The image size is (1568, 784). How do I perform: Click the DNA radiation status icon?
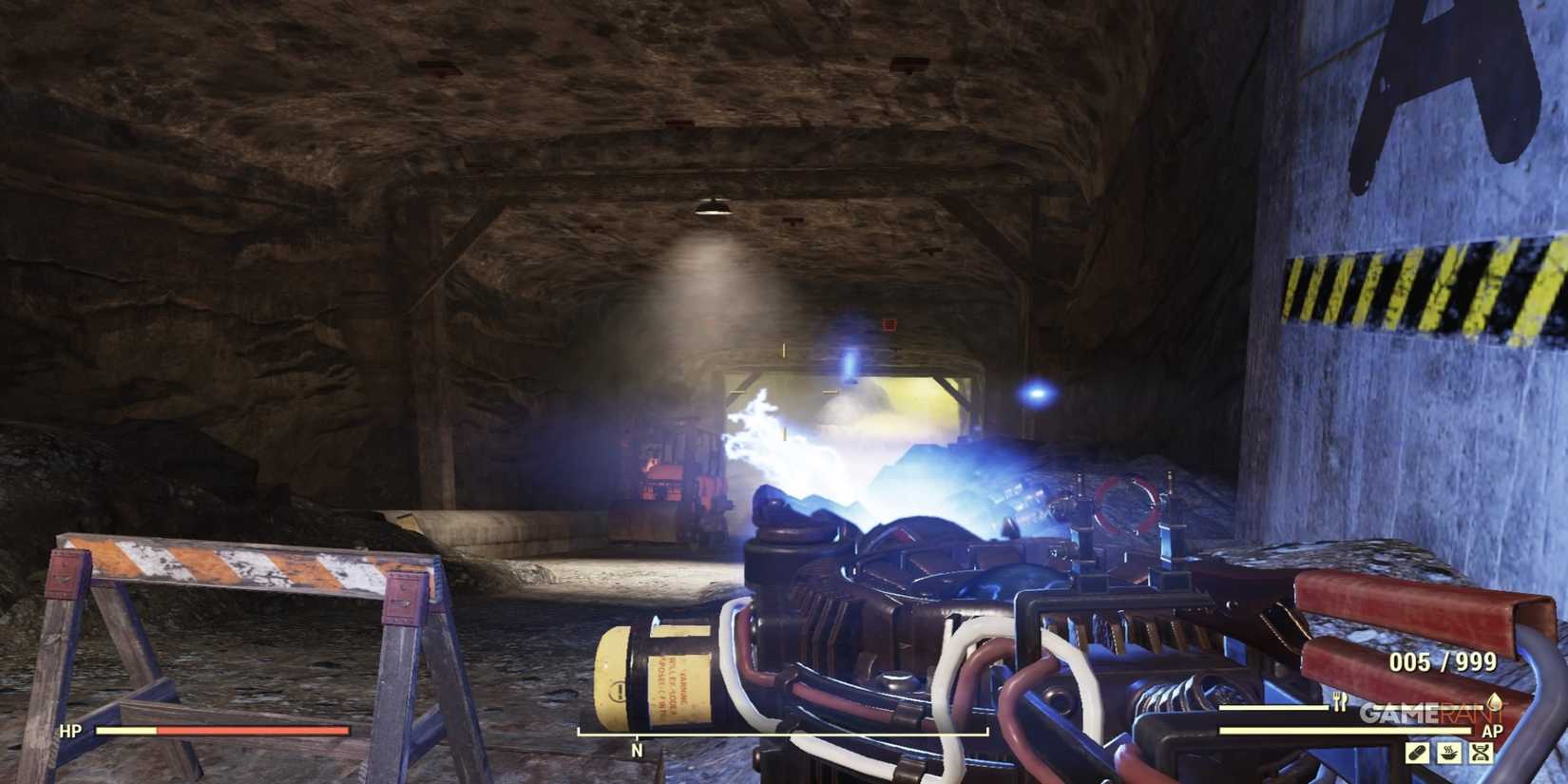point(1482,753)
